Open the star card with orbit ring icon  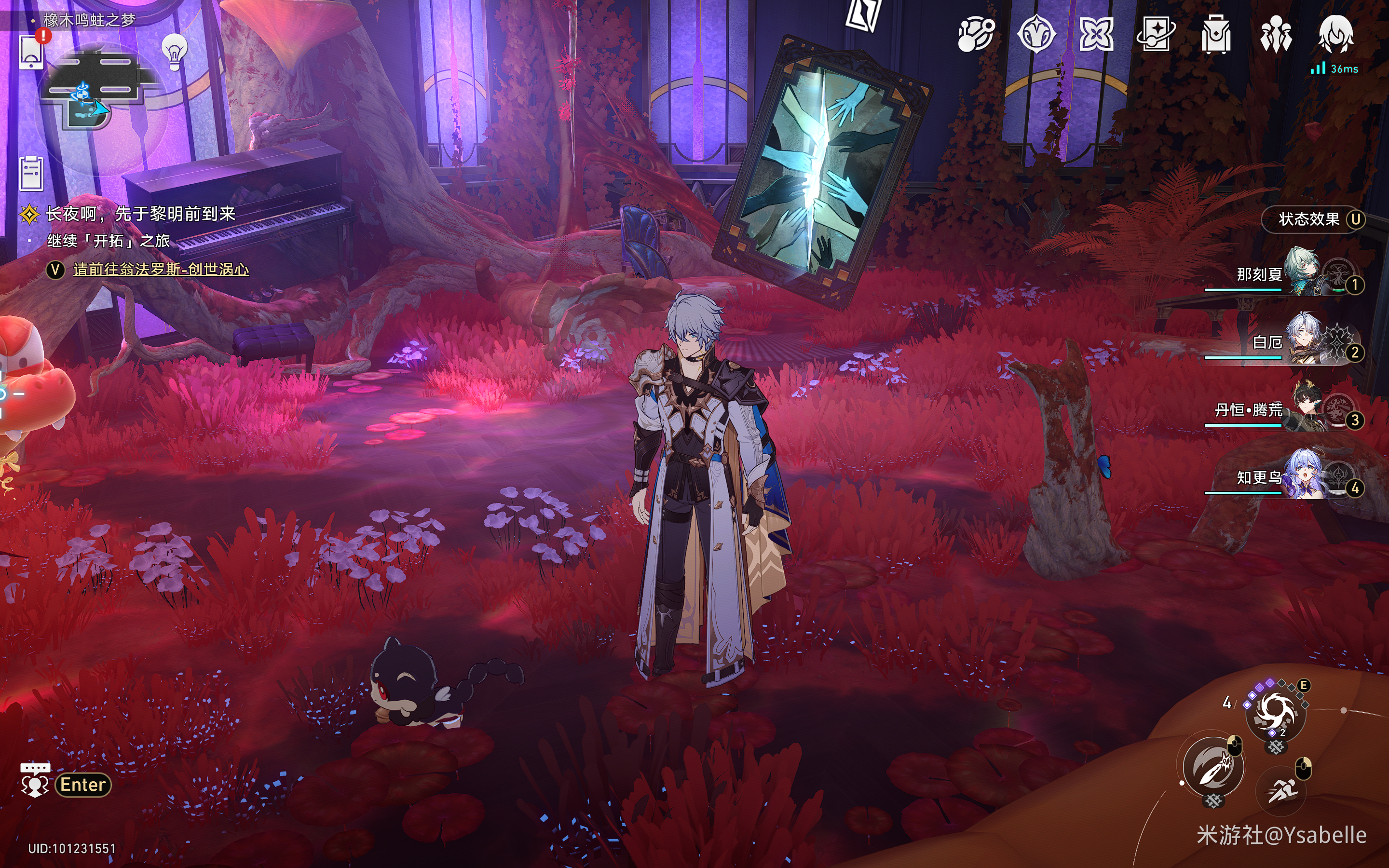(1156, 34)
